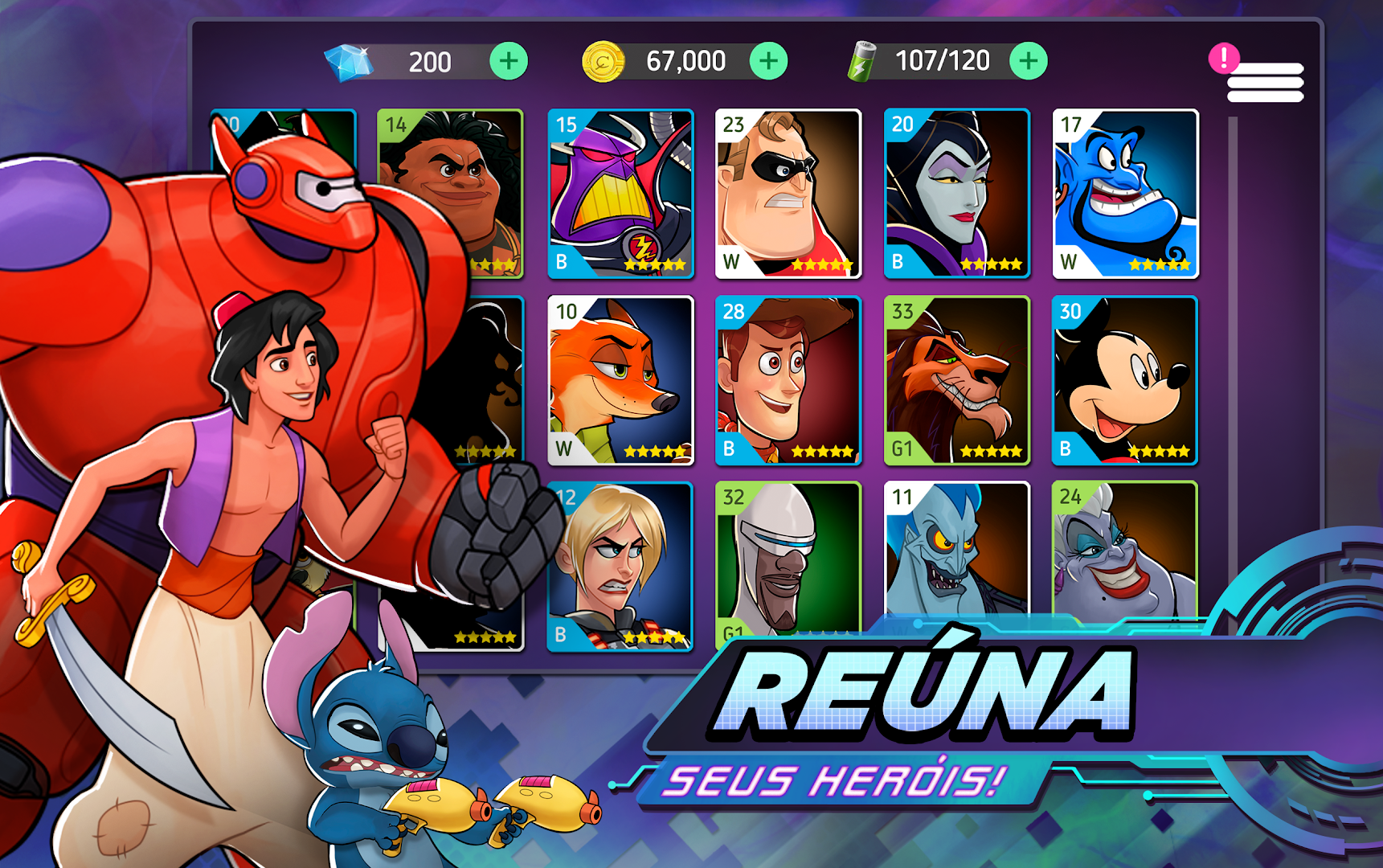Select the Genie hero card
The width and height of the screenshot is (1383, 868).
click(x=1124, y=190)
